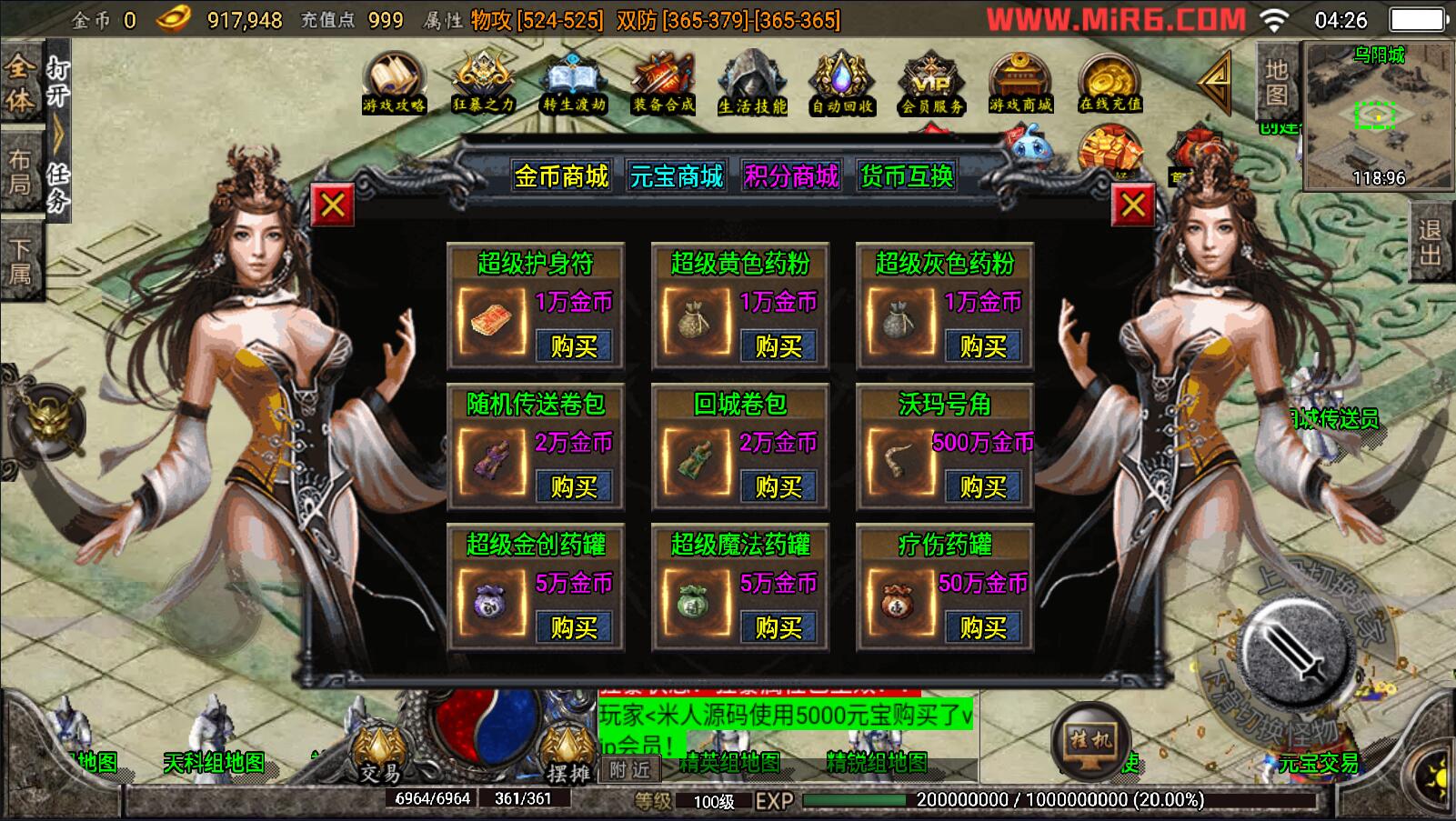
Task: Open the VIP 会员服务 icon
Action: click(x=931, y=83)
